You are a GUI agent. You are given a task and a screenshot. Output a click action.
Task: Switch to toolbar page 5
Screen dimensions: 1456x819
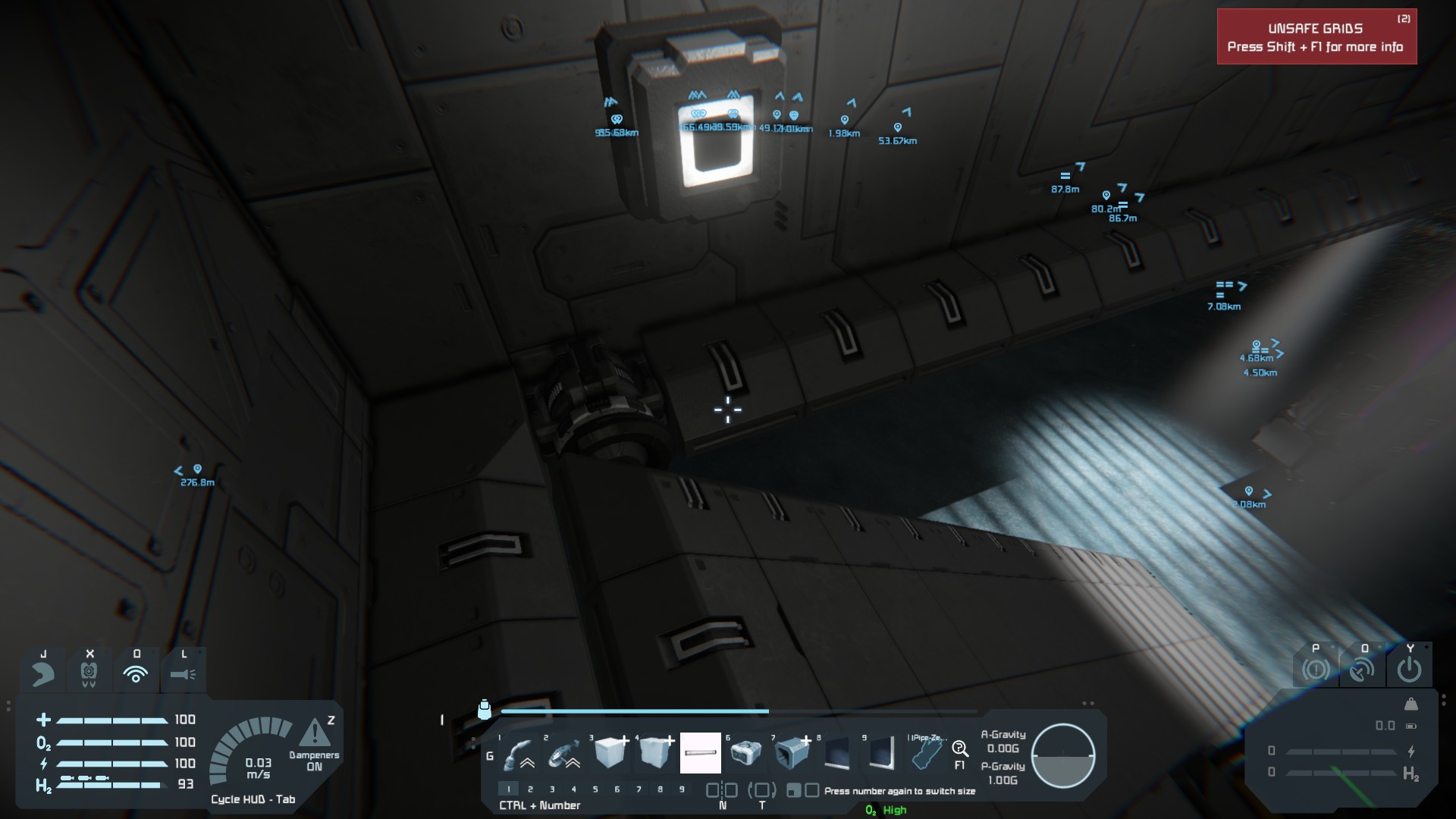pyautogui.click(x=595, y=789)
